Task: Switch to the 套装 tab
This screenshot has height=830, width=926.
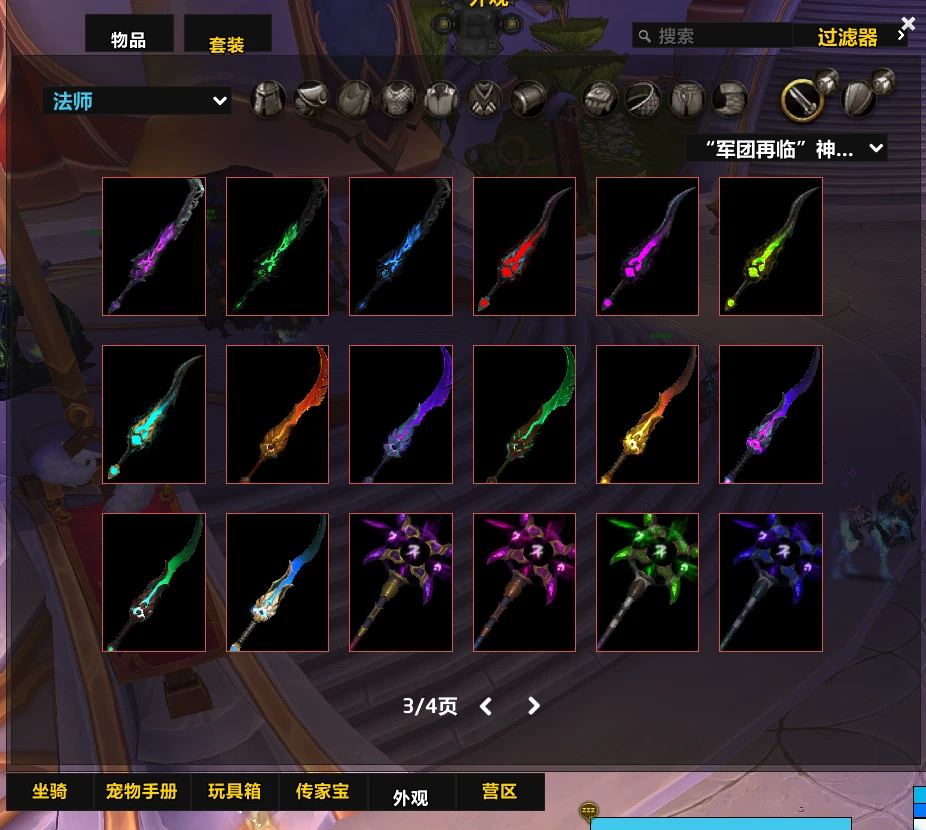Action: click(227, 42)
